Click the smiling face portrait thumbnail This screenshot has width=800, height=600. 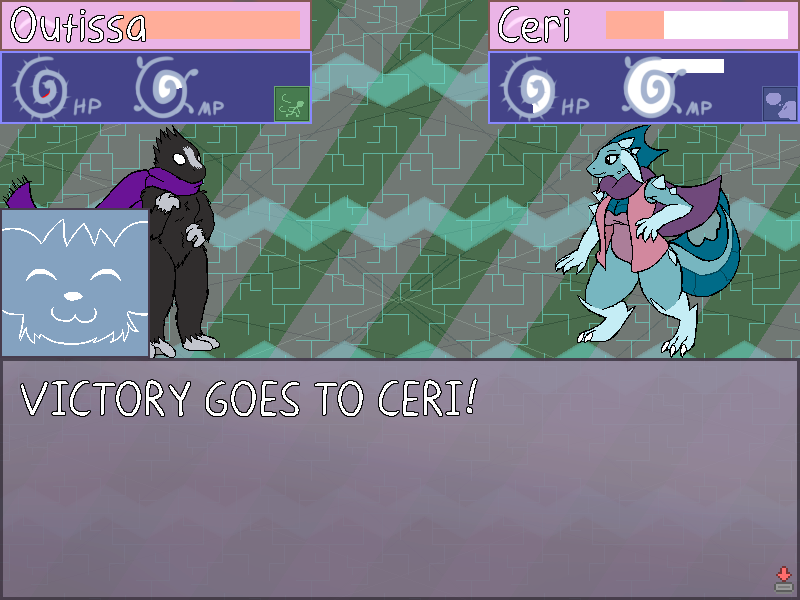(x=74, y=283)
